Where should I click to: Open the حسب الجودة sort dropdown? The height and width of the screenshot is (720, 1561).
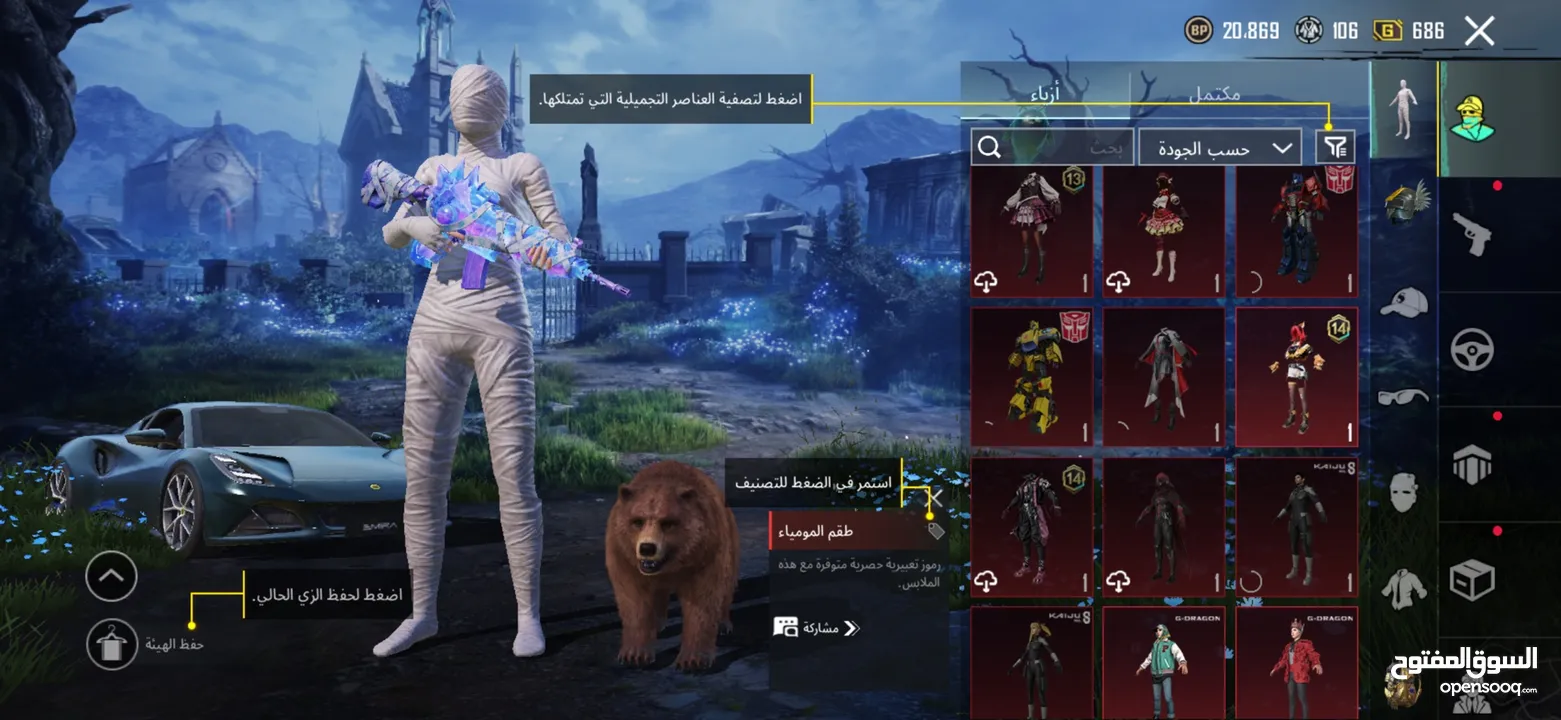1220,147
